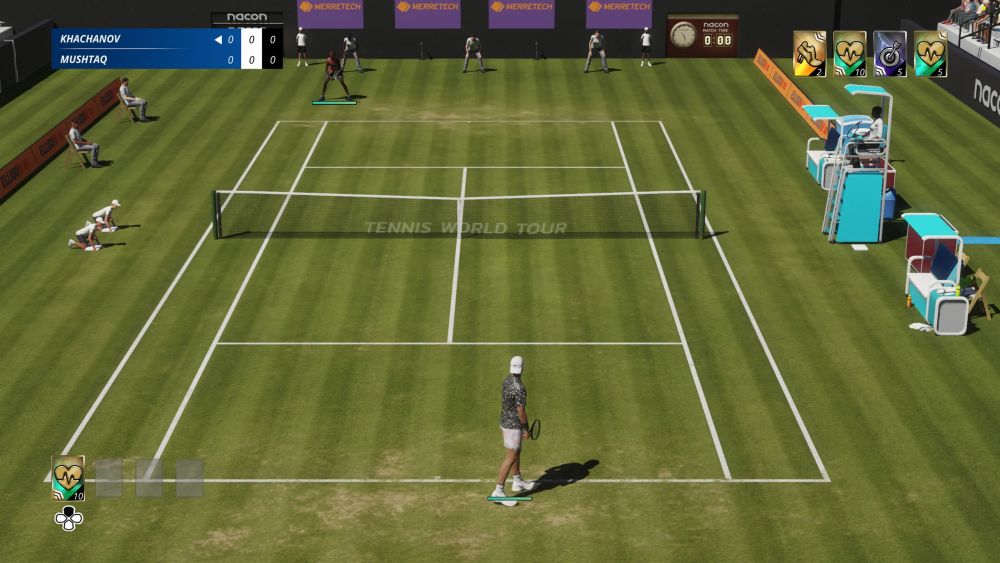
Task: Select the heart card beside the shoe card
Action: [849, 53]
